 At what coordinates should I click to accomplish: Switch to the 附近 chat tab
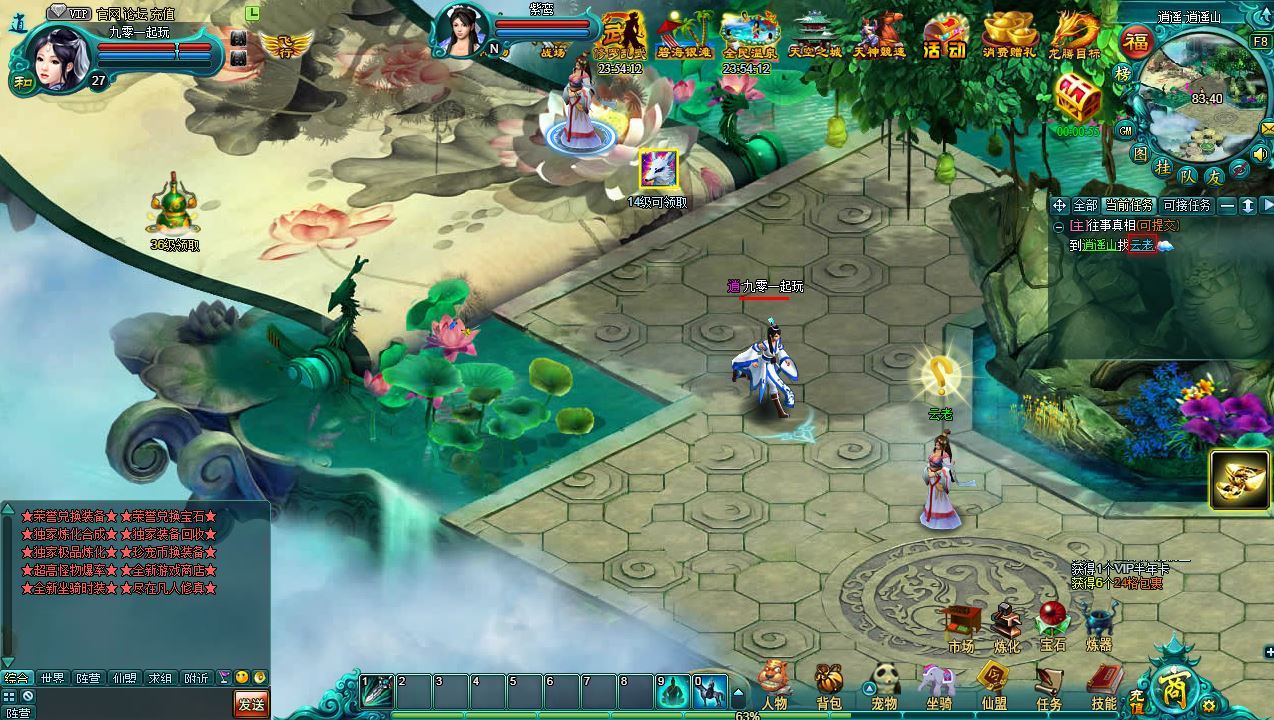tap(196, 678)
